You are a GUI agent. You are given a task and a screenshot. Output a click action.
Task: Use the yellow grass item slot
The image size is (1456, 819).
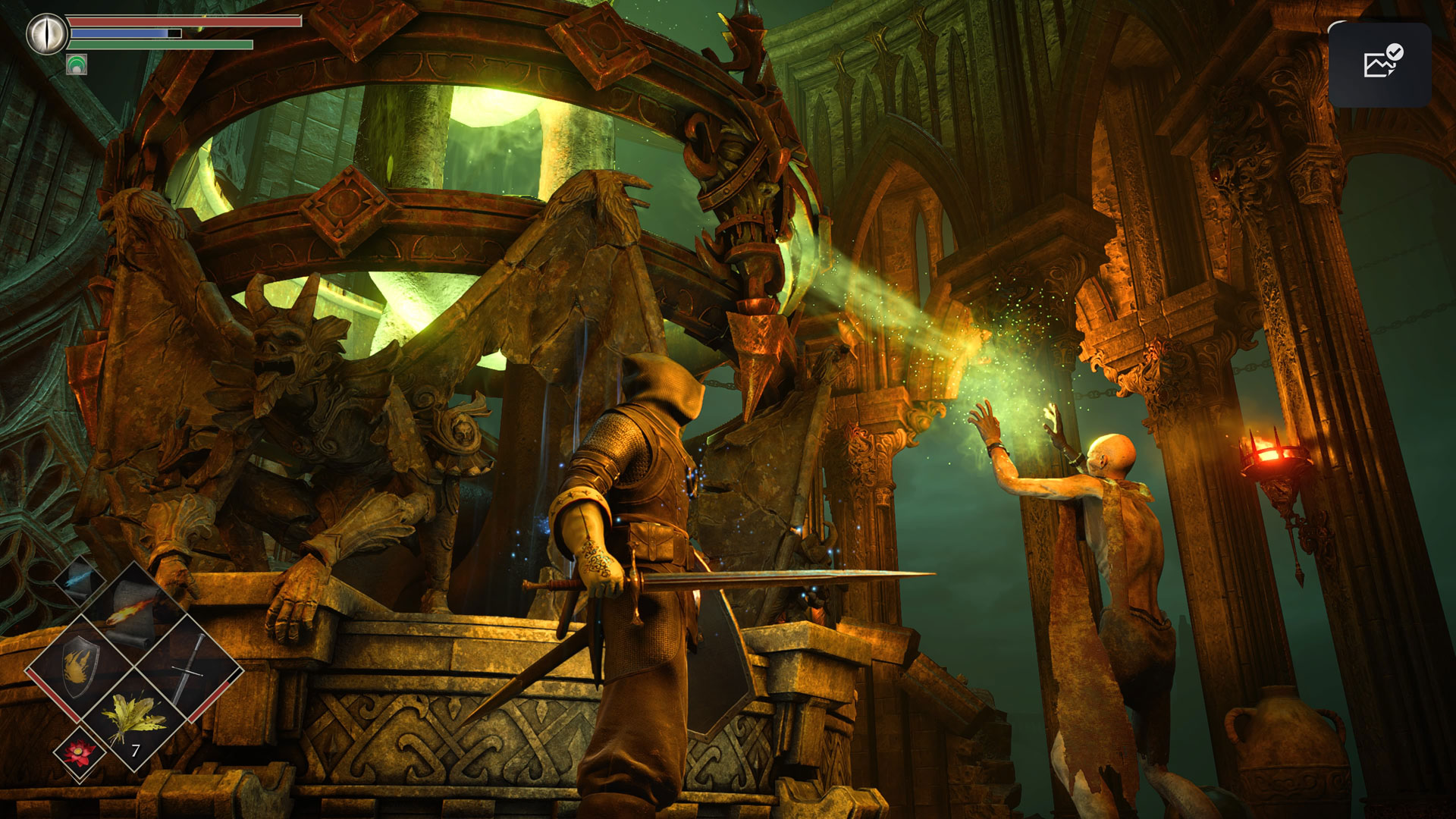click(134, 719)
